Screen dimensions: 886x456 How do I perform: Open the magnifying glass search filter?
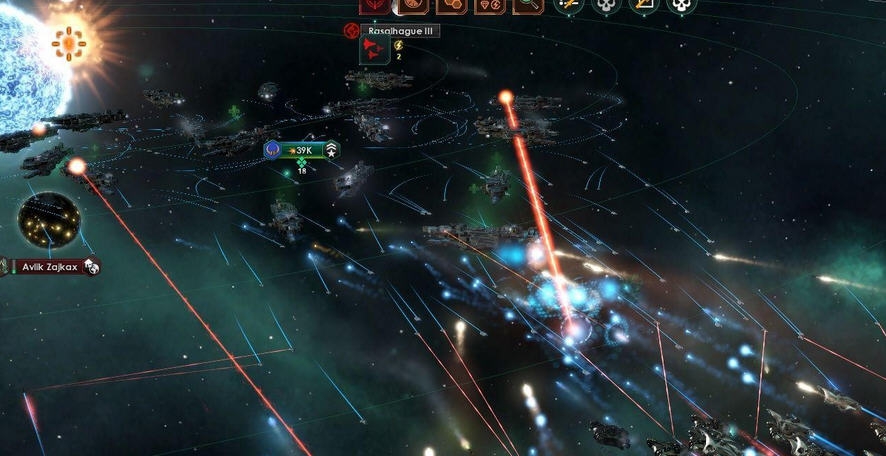tap(525, 5)
